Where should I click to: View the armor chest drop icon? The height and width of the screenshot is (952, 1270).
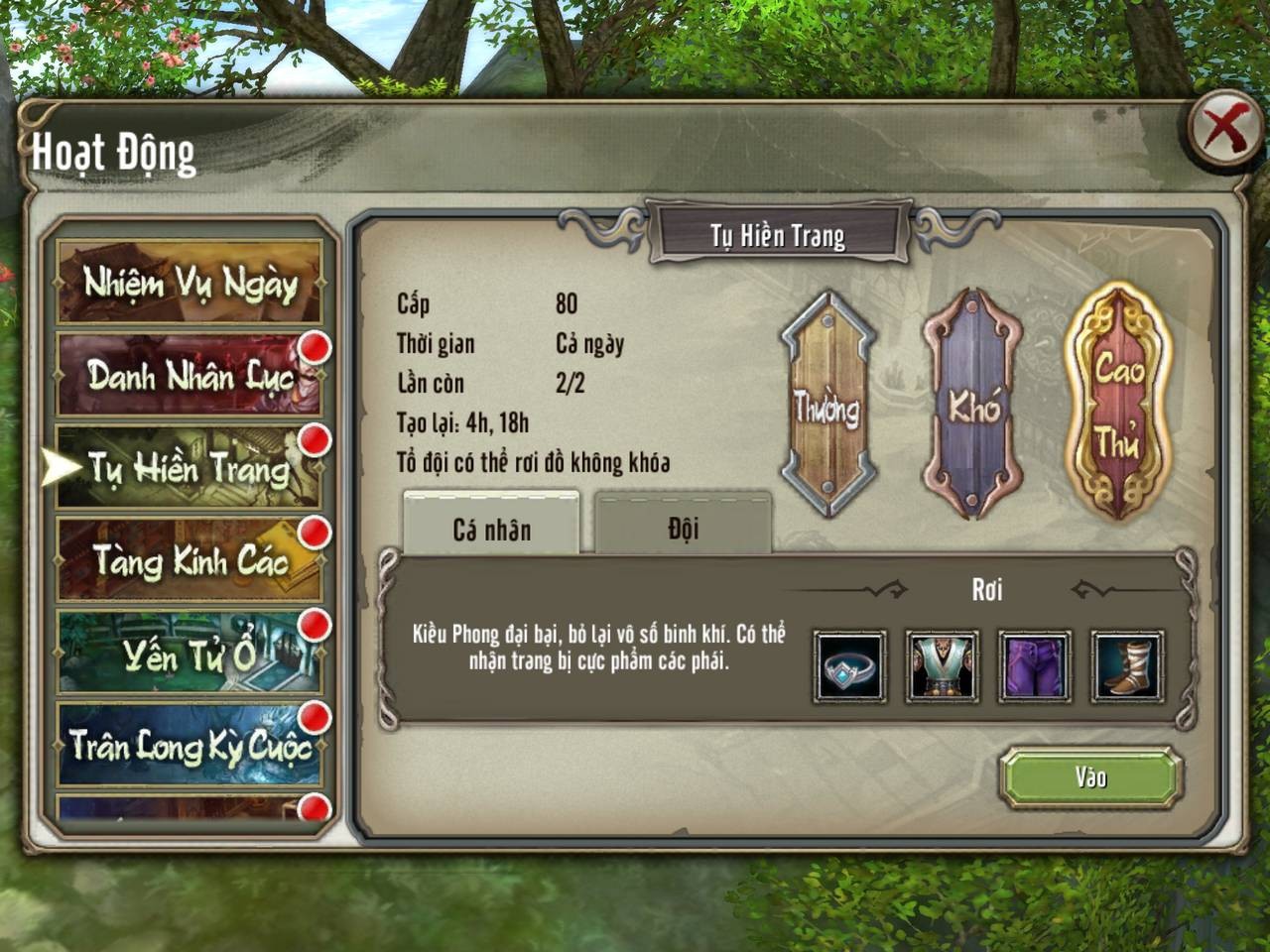tap(943, 666)
